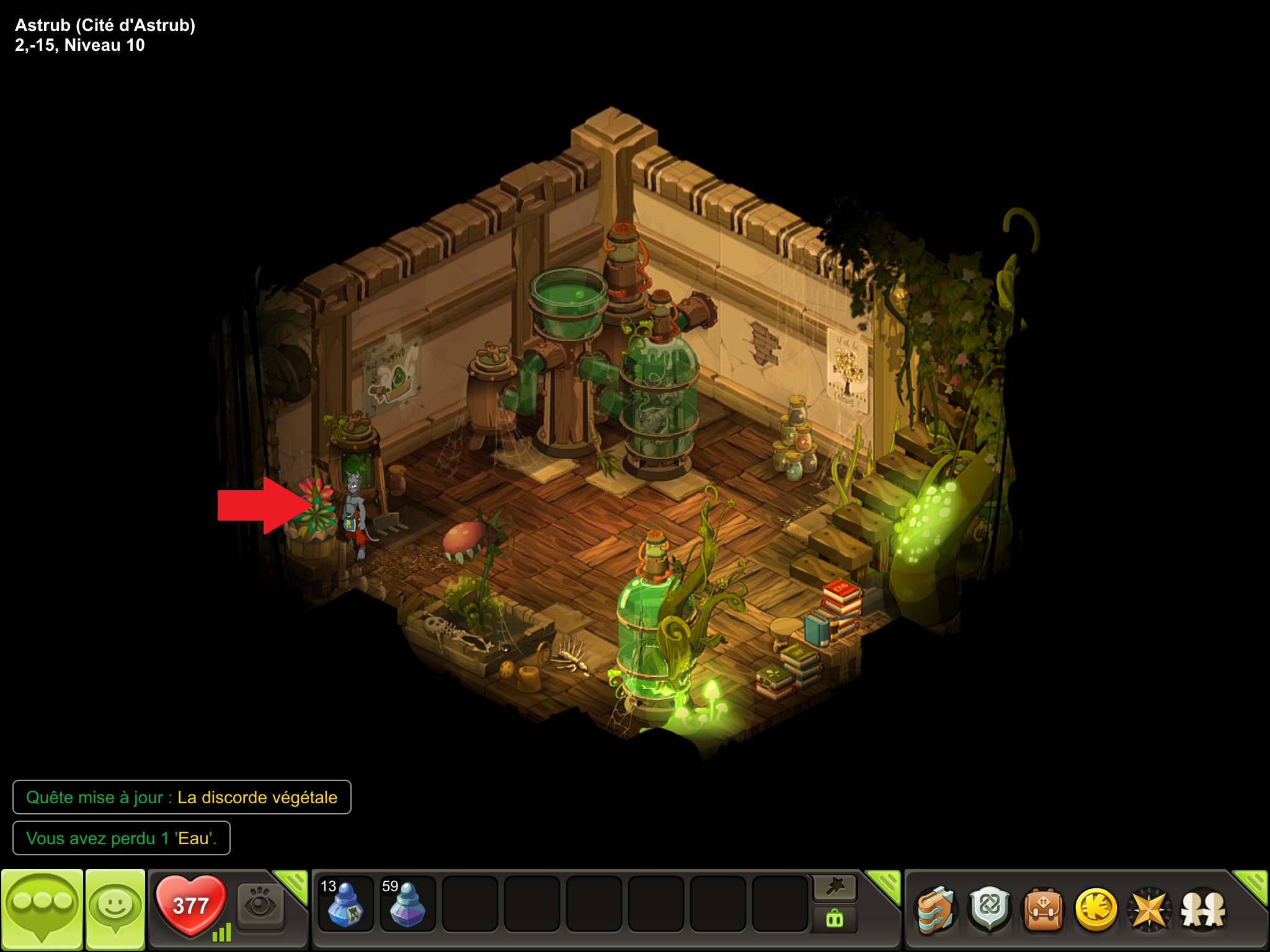1270x952 pixels.
Task: Open the smiley emote menu
Action: click(115, 909)
